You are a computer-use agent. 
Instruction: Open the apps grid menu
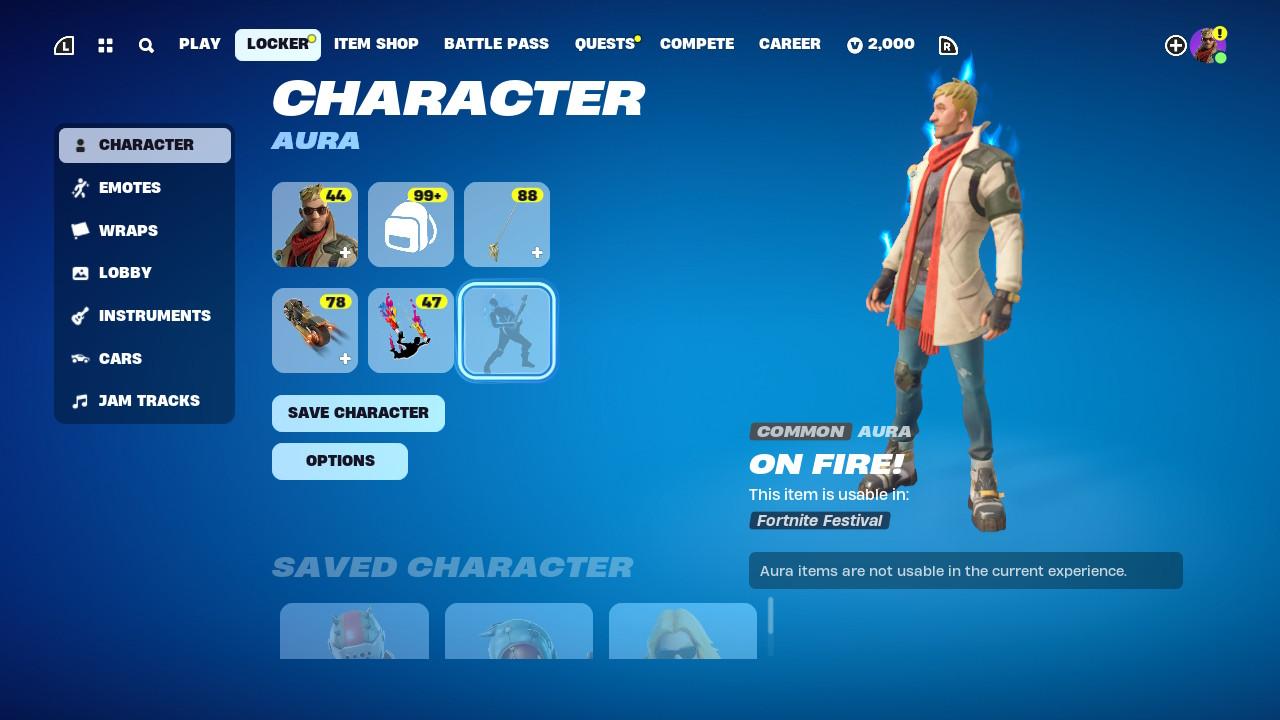pos(105,45)
